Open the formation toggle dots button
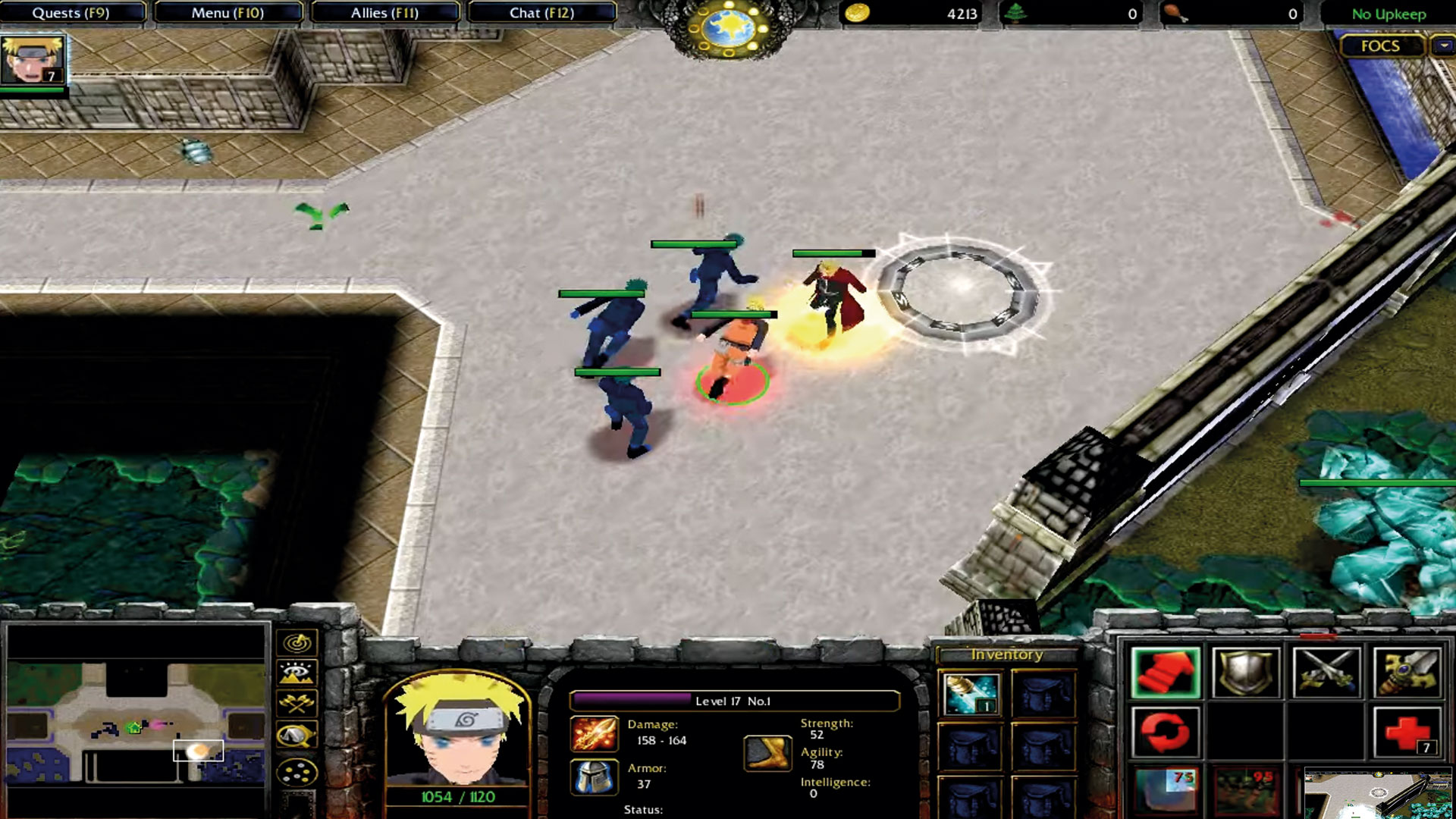Screen dimensions: 1456x819 pos(297,773)
